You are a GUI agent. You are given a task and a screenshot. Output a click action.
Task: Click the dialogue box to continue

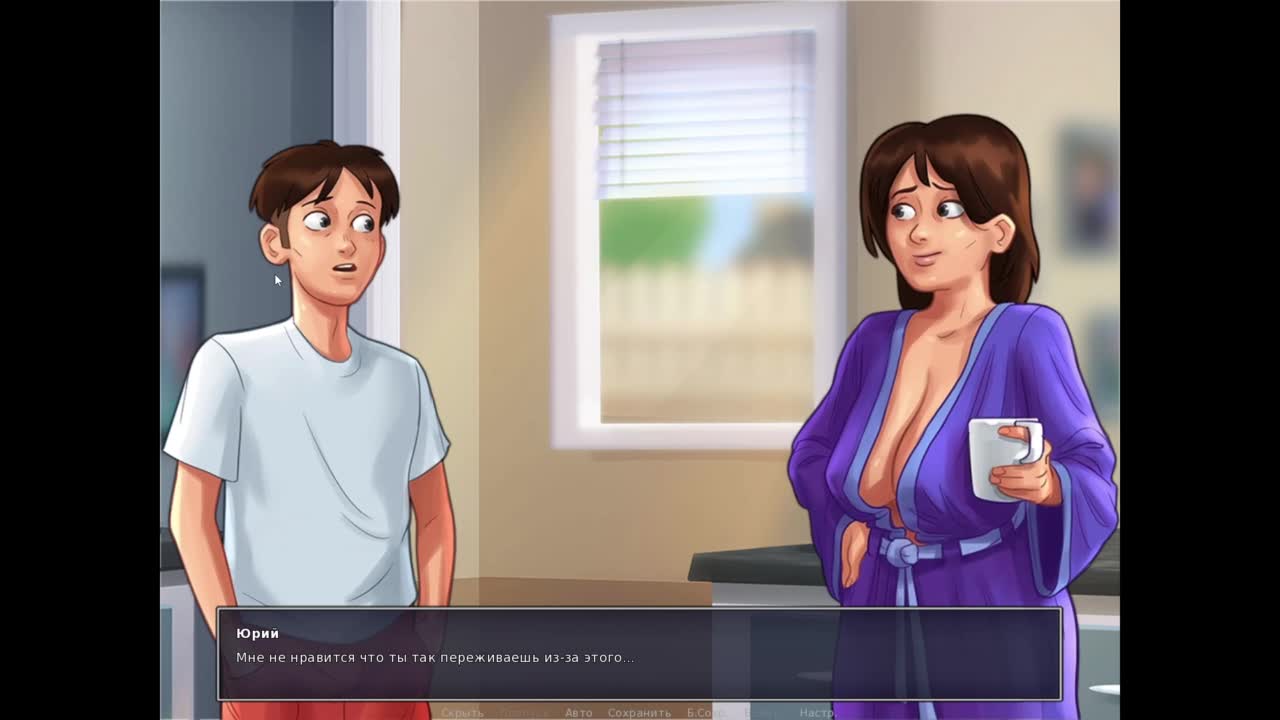point(640,654)
